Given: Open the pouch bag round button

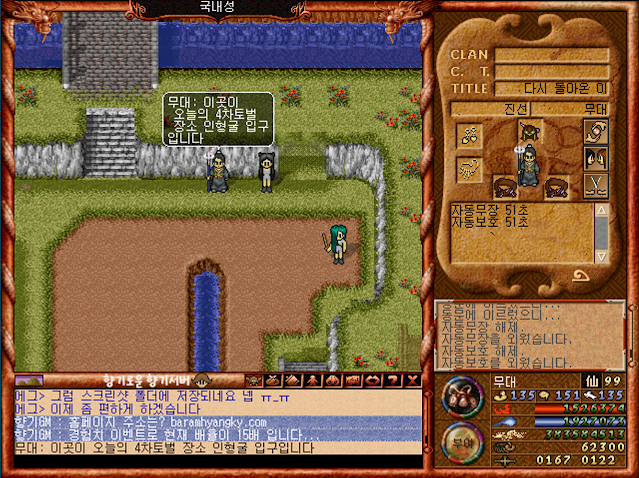Looking at the screenshot, I should (x=463, y=393).
